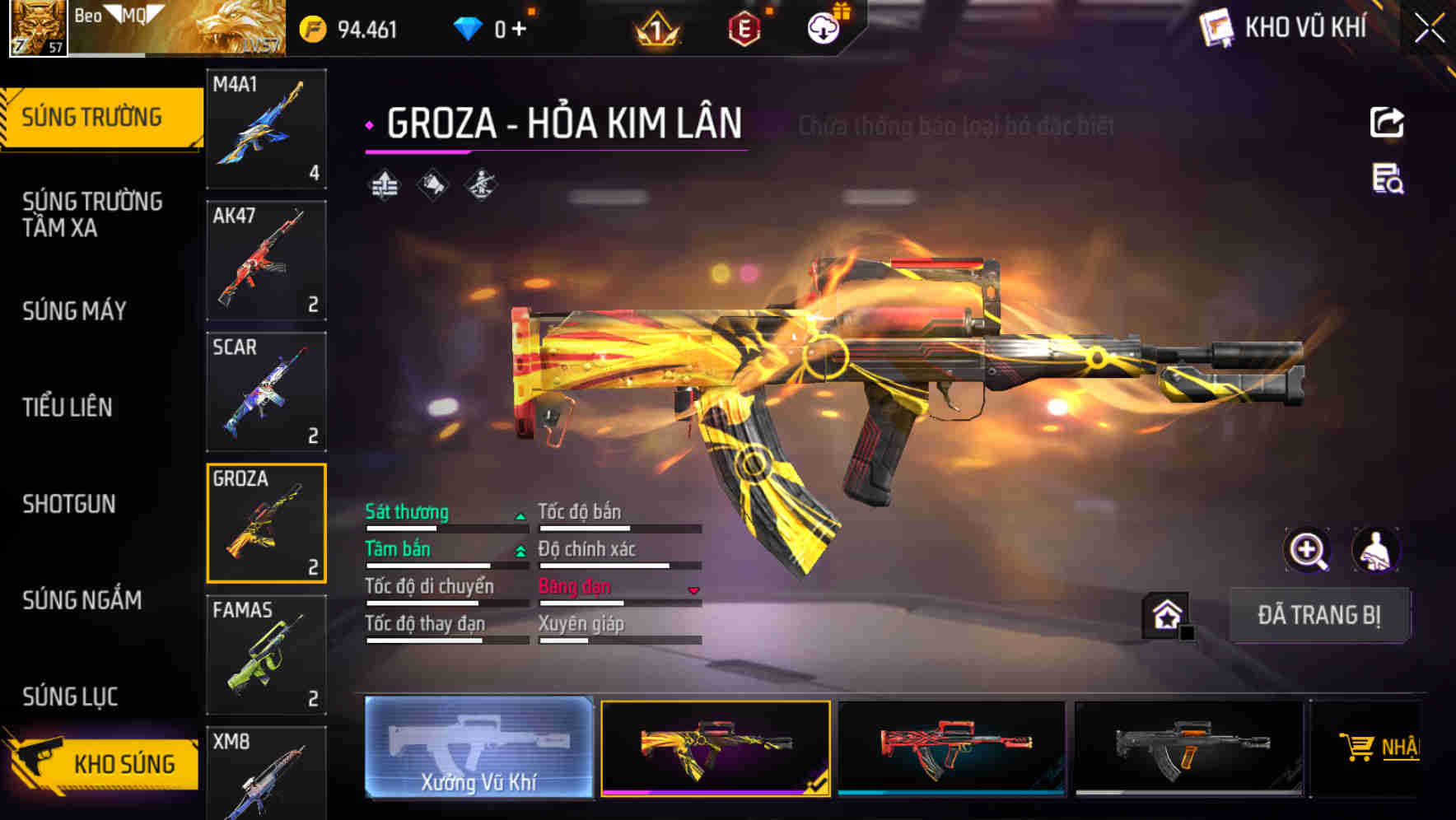1456x820 pixels.
Task: Select the FAMAS weapon tile
Action: click(266, 655)
